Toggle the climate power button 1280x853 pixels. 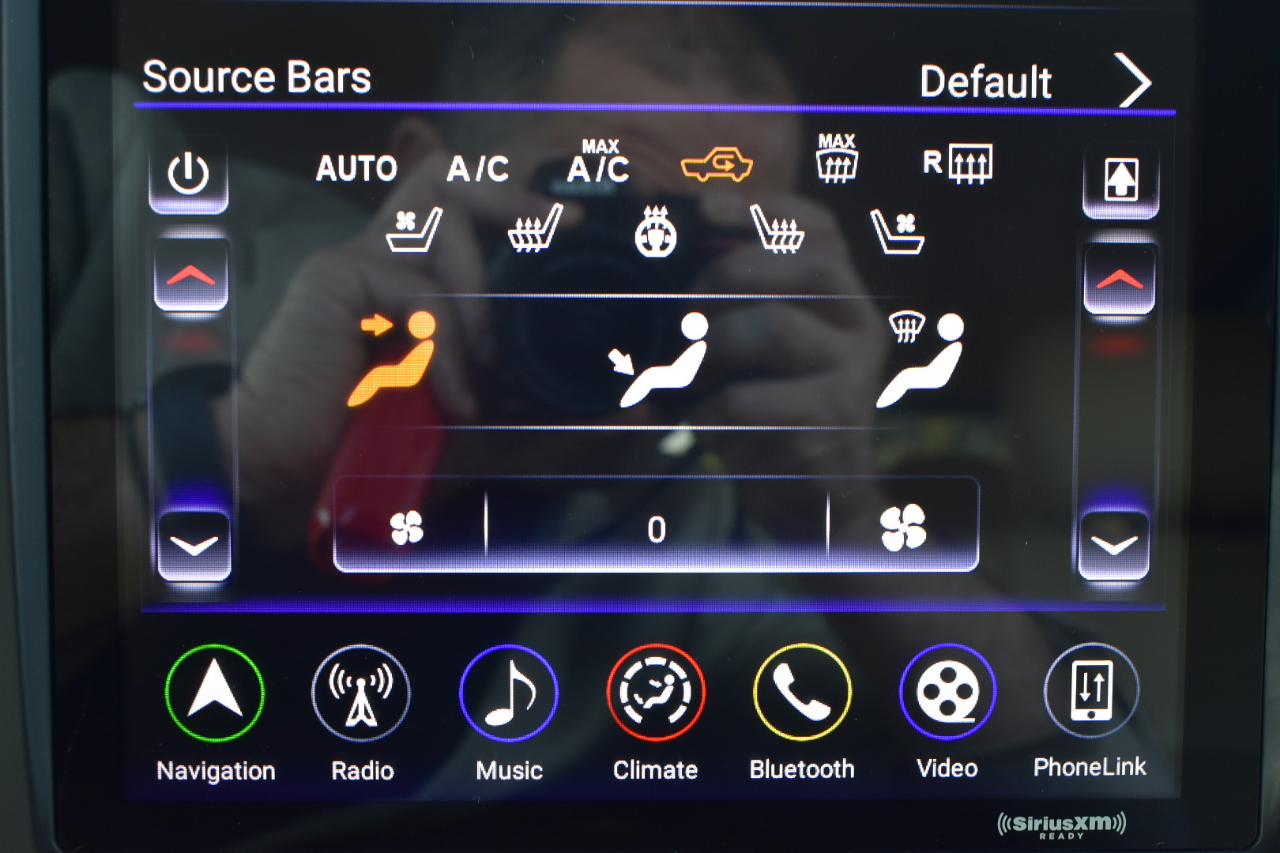point(188,177)
